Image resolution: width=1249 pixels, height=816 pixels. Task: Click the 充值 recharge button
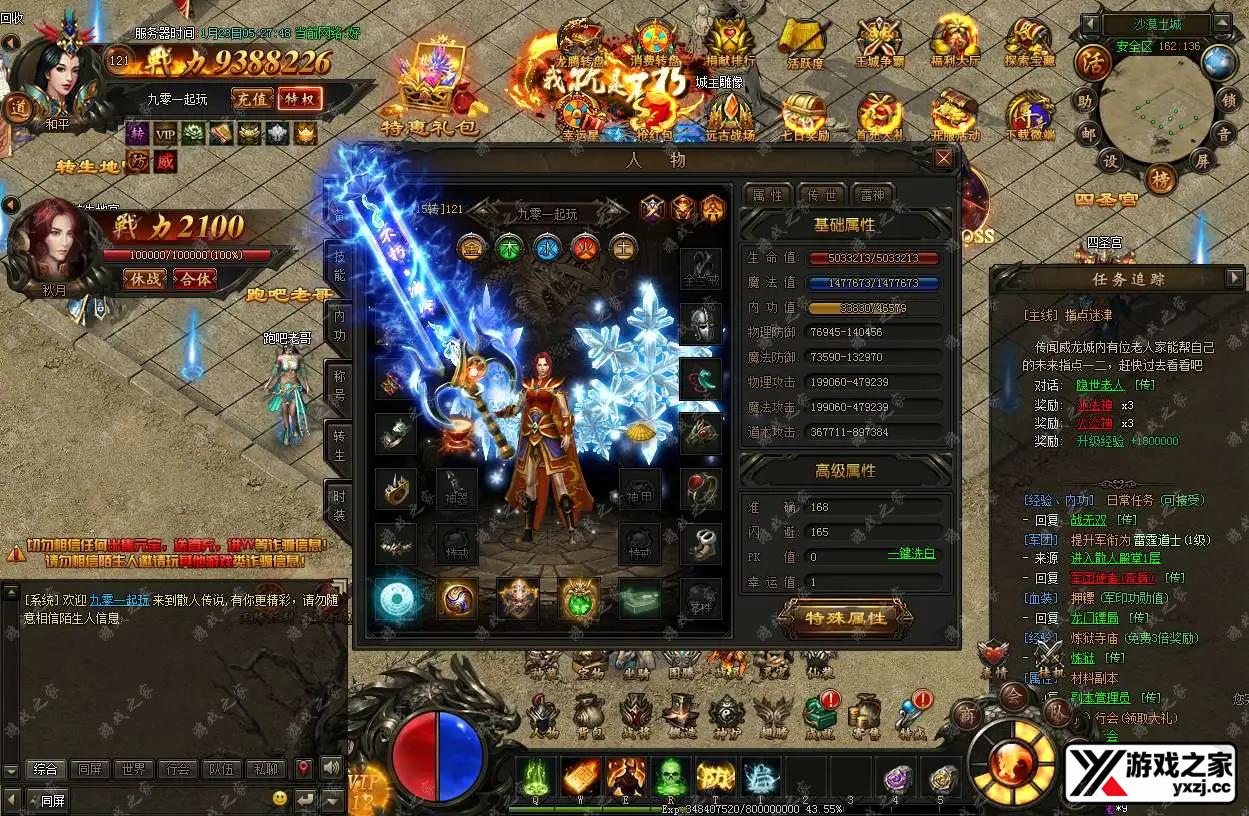point(251,99)
